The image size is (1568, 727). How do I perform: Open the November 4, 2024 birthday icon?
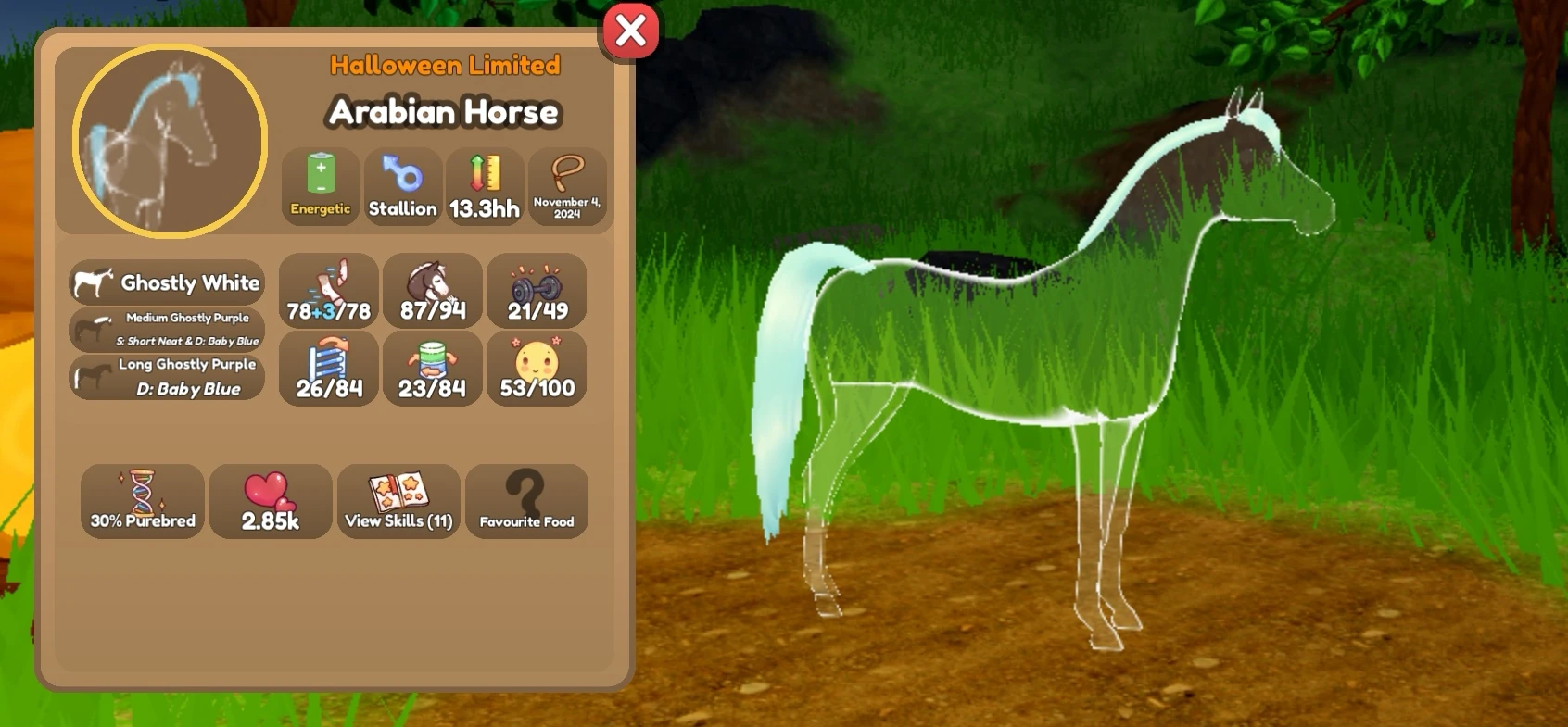pyautogui.click(x=567, y=185)
